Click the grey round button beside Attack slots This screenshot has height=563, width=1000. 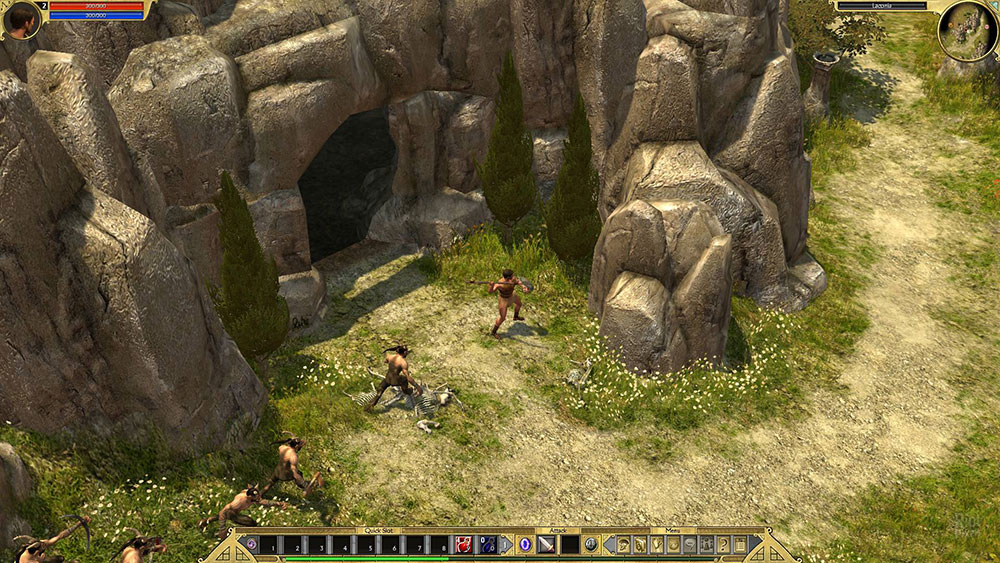point(591,545)
